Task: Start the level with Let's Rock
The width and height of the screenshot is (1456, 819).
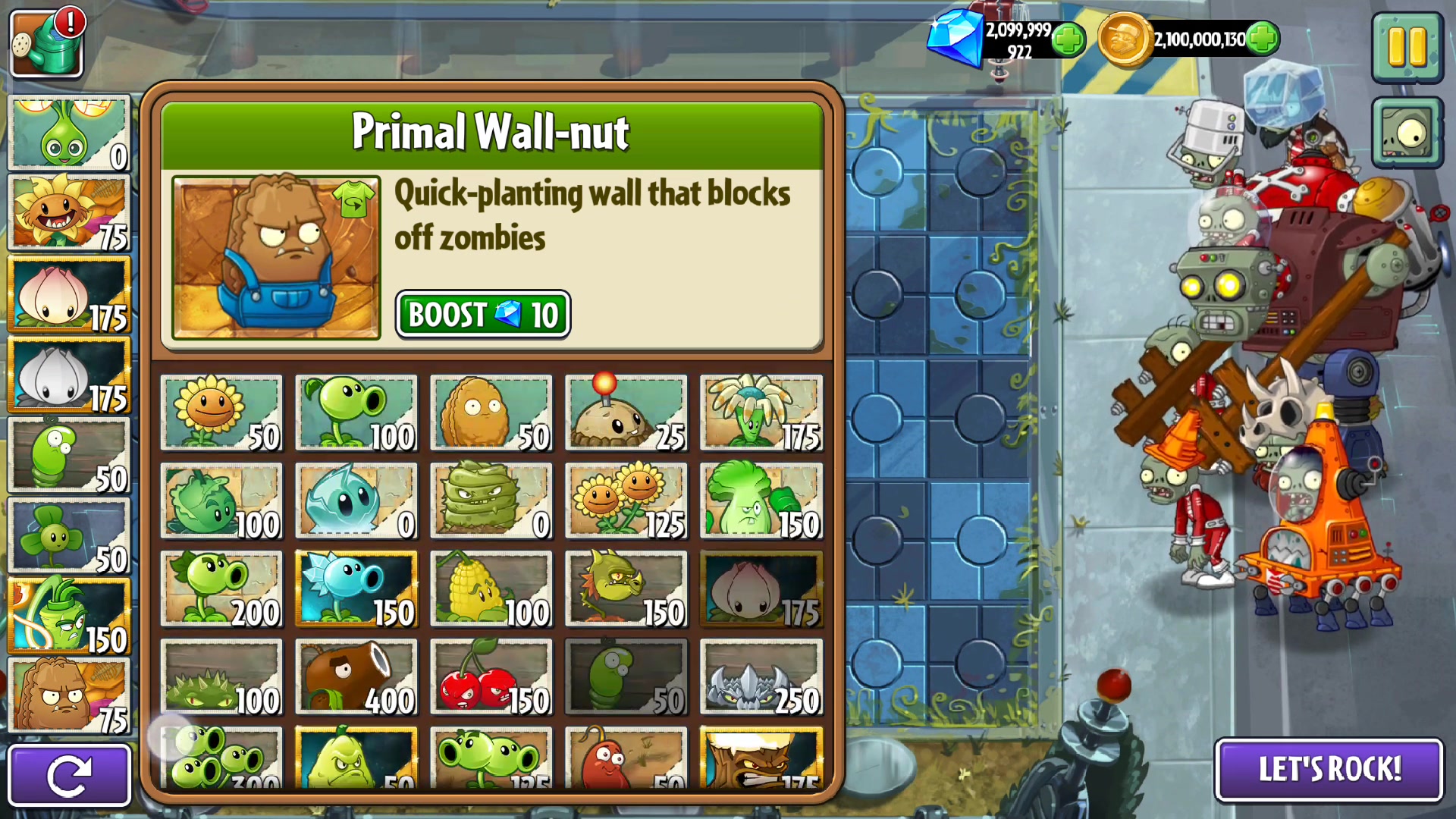Action: (1329, 769)
